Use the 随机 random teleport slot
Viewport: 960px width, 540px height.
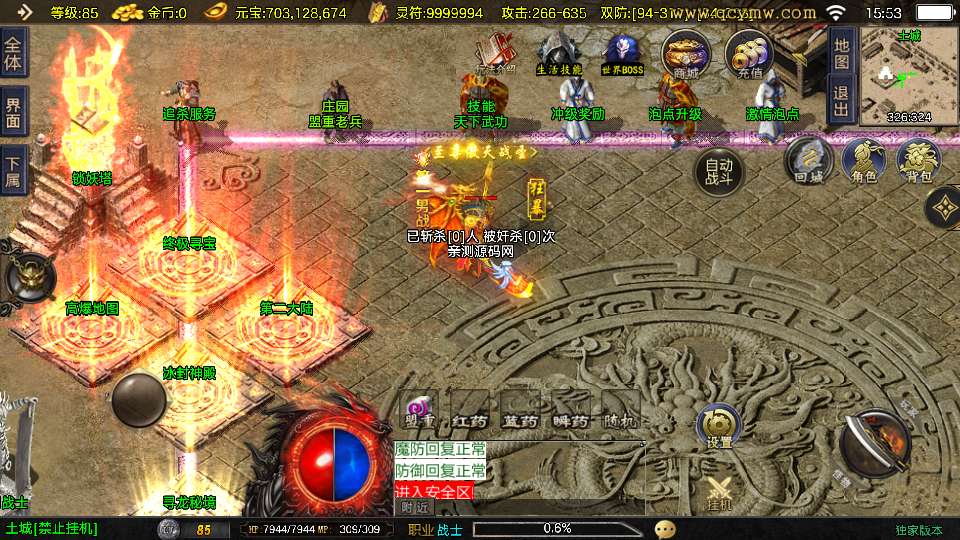[x=620, y=410]
